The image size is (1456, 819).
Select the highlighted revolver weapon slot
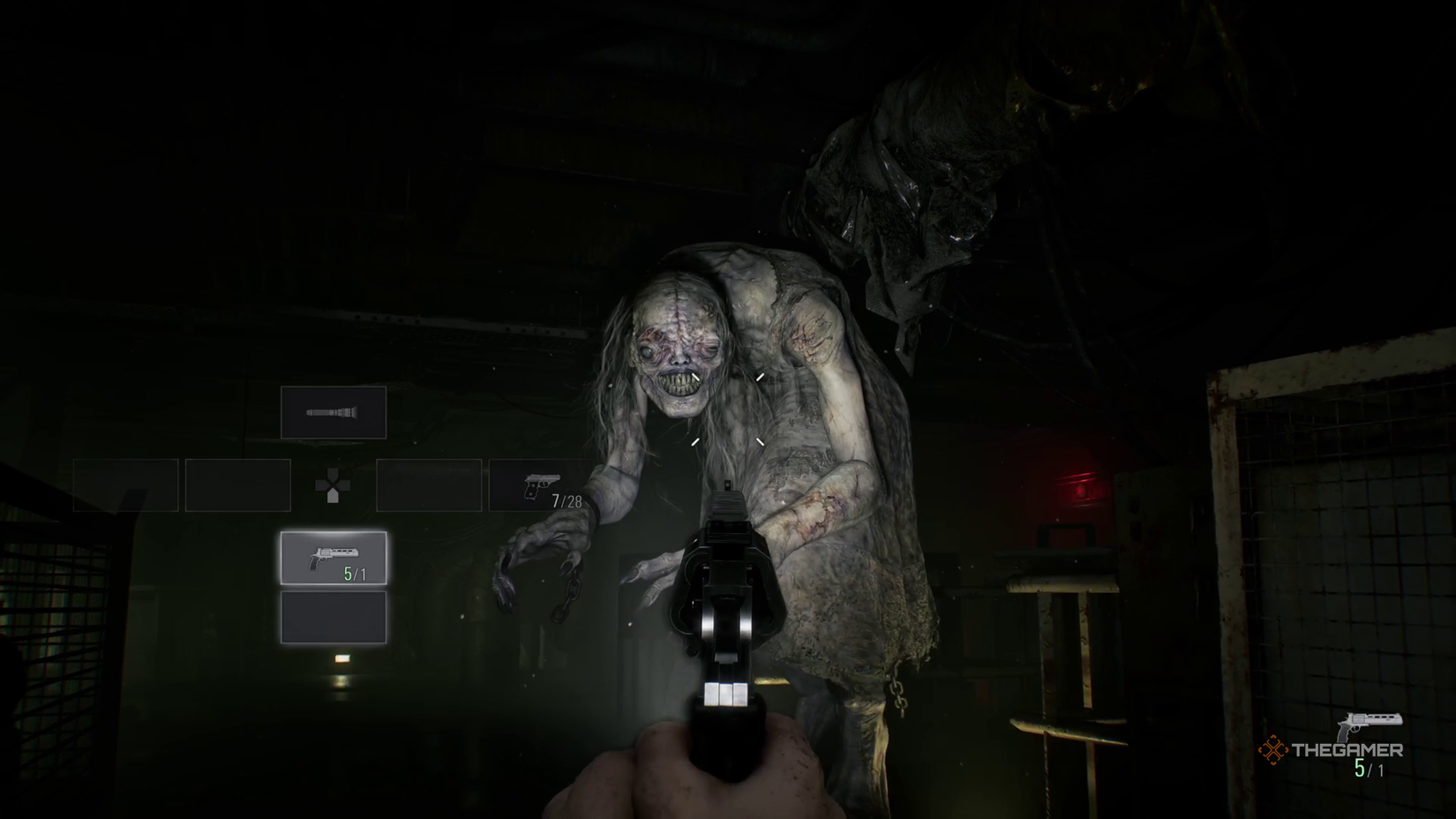click(334, 558)
